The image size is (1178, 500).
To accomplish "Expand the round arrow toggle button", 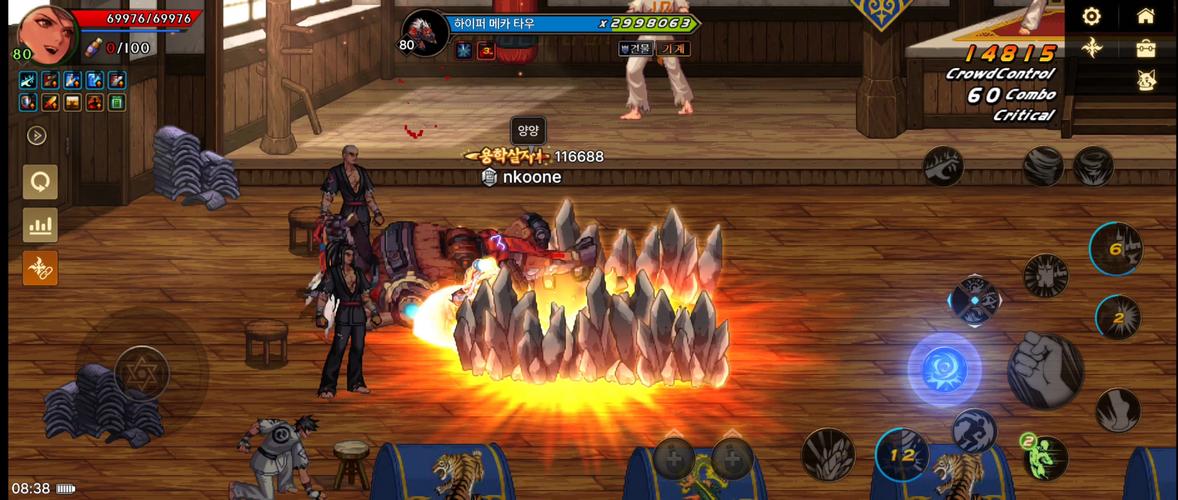I will (x=37, y=136).
